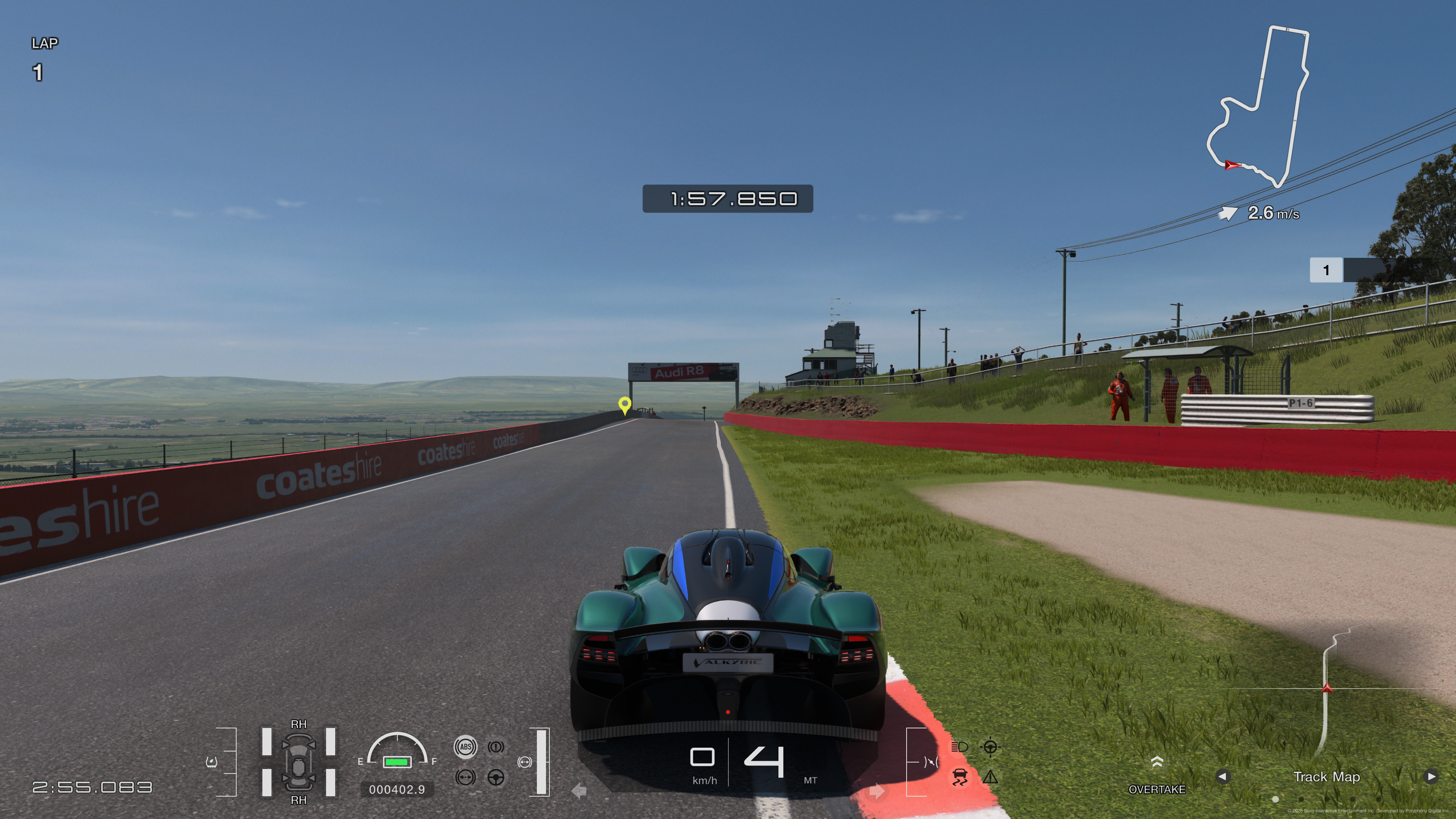Image resolution: width=1456 pixels, height=819 pixels.
Task: Click the fuel gauge indicator
Action: click(397, 752)
